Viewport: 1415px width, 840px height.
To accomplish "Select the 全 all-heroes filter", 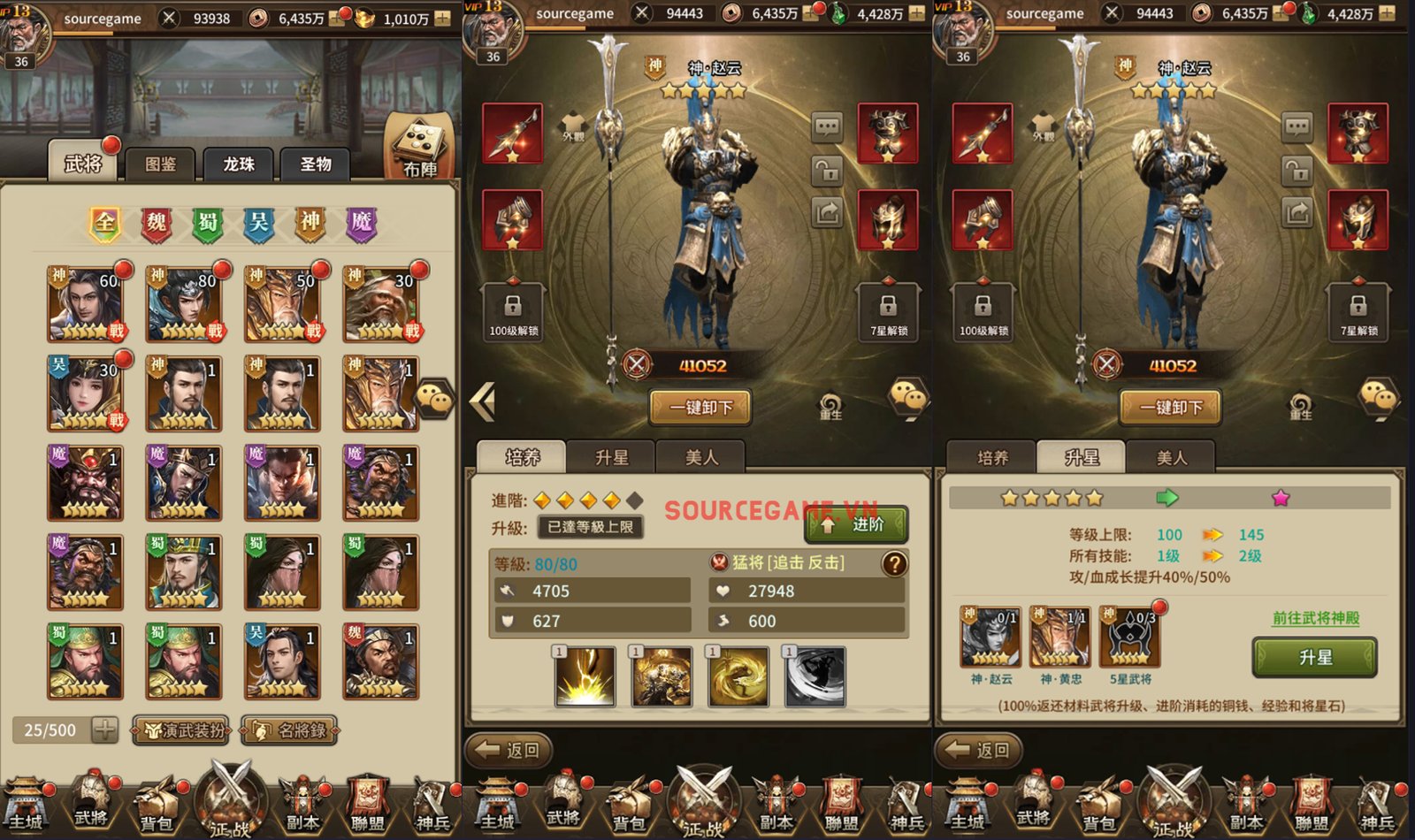I will [x=105, y=223].
